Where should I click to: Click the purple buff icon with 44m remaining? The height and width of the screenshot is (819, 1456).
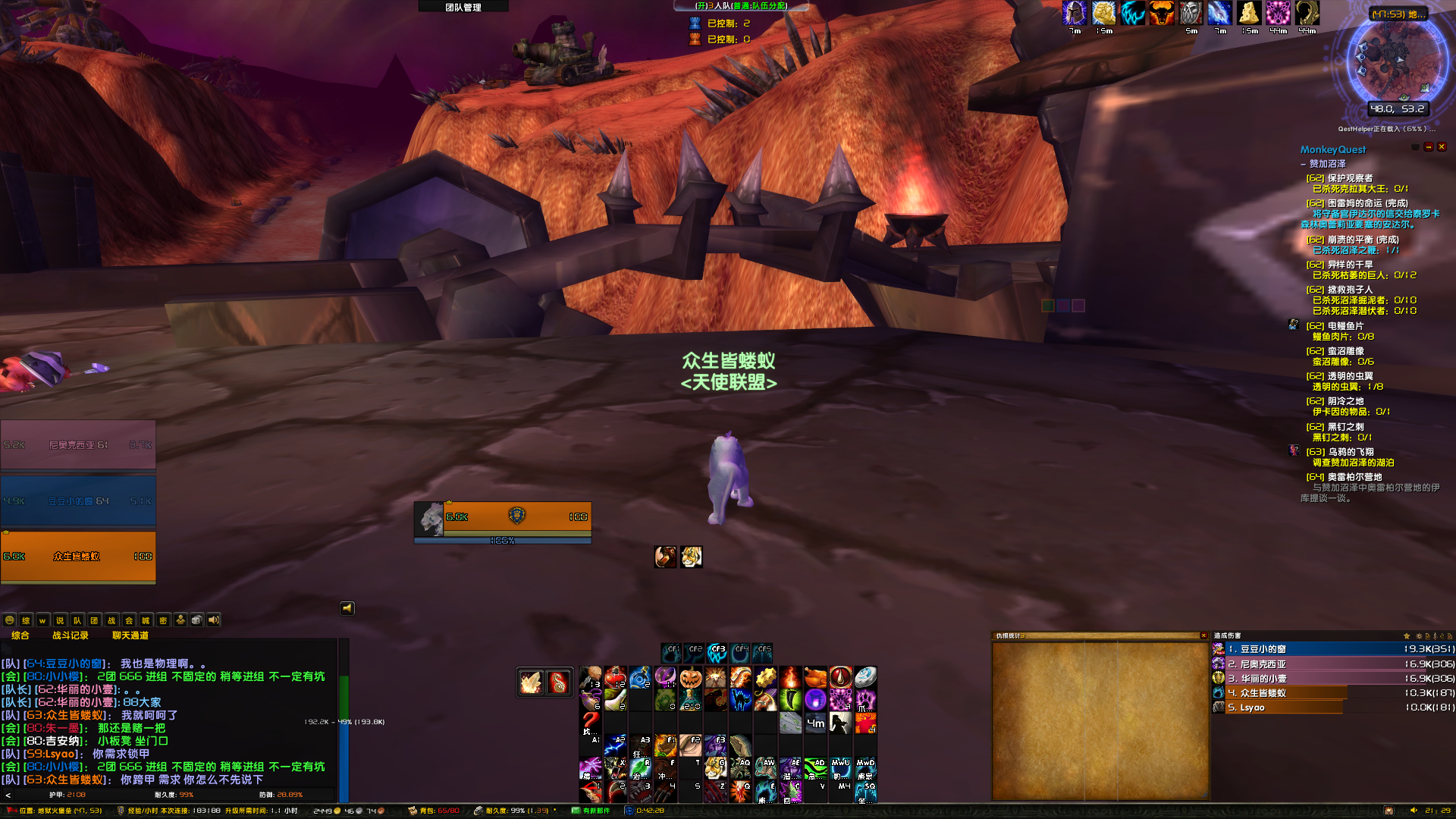pyautogui.click(x=1277, y=14)
